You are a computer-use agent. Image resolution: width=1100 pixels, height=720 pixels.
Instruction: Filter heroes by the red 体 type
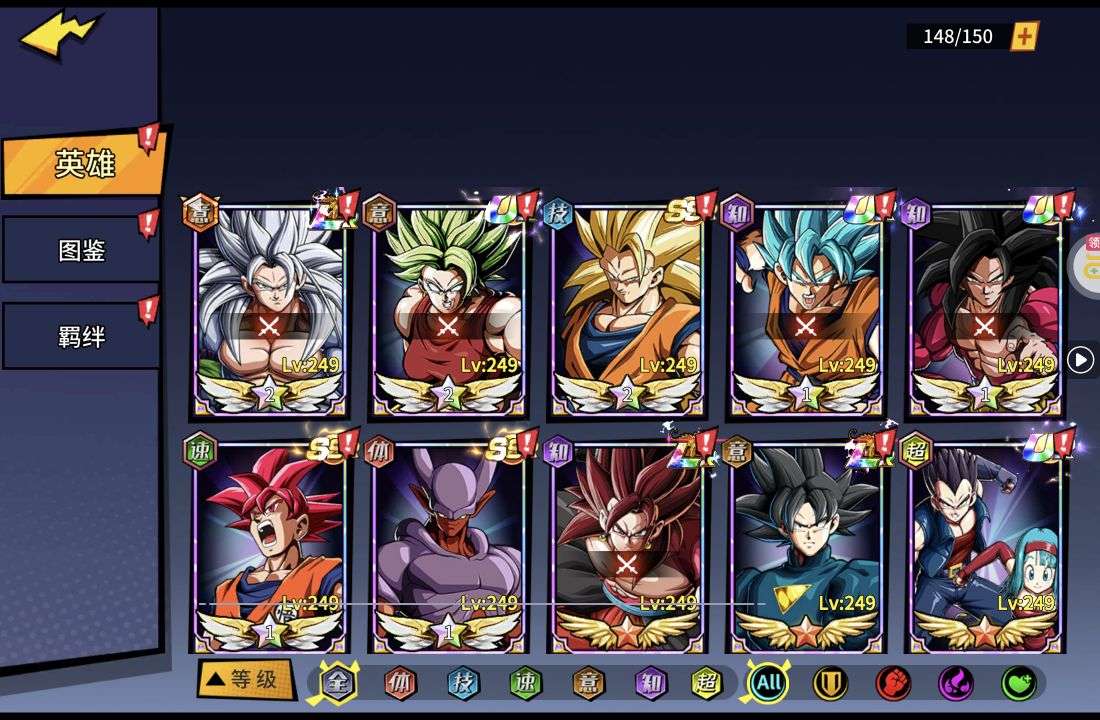click(400, 683)
